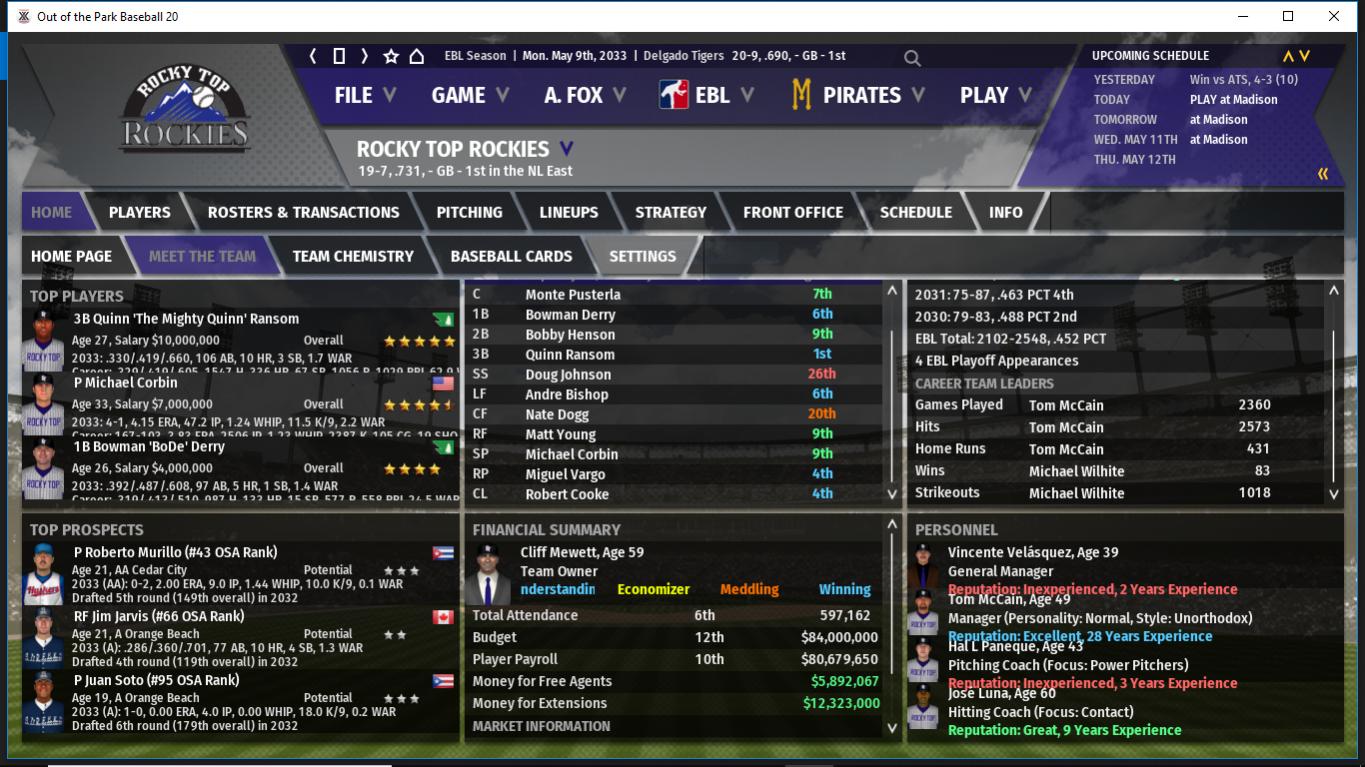The height and width of the screenshot is (767, 1365).
Task: Show the SCHEDULE tab
Action: point(915,212)
